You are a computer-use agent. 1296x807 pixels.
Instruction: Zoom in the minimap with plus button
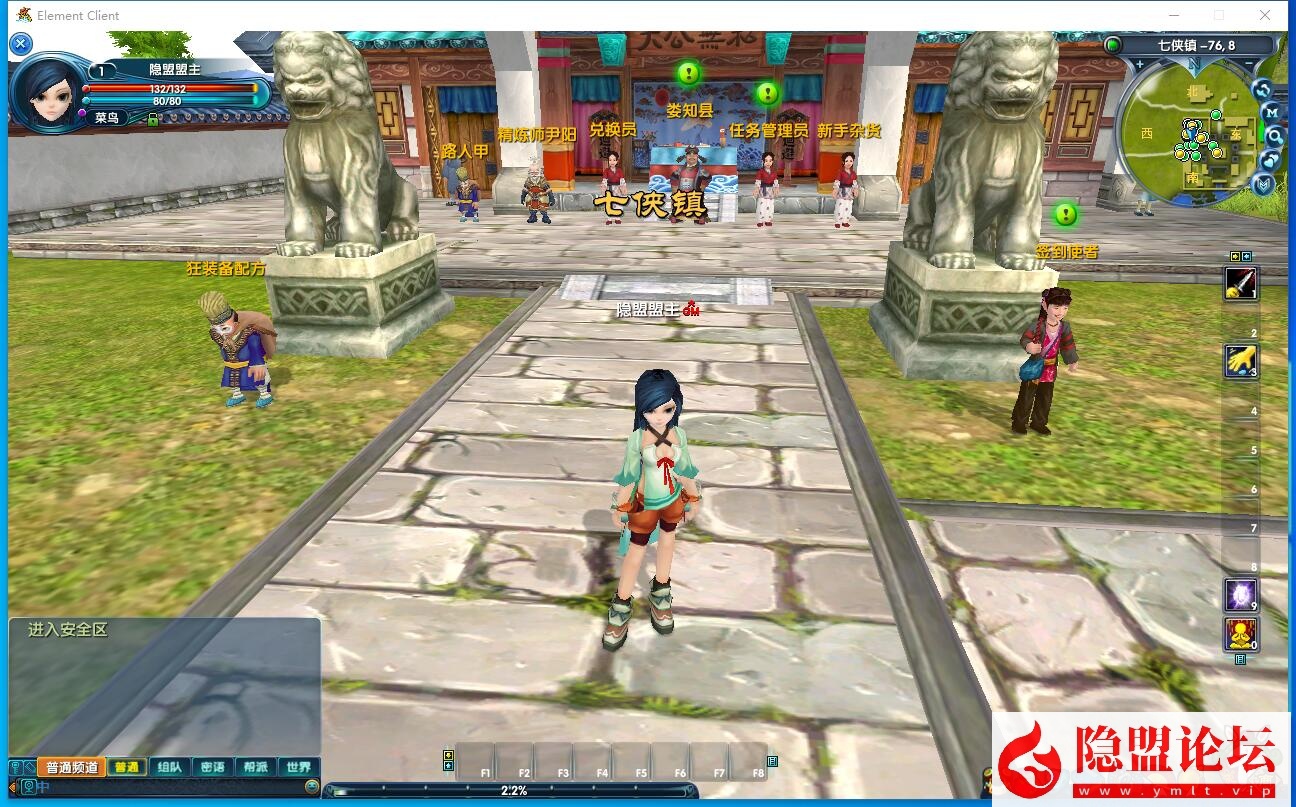1139,64
